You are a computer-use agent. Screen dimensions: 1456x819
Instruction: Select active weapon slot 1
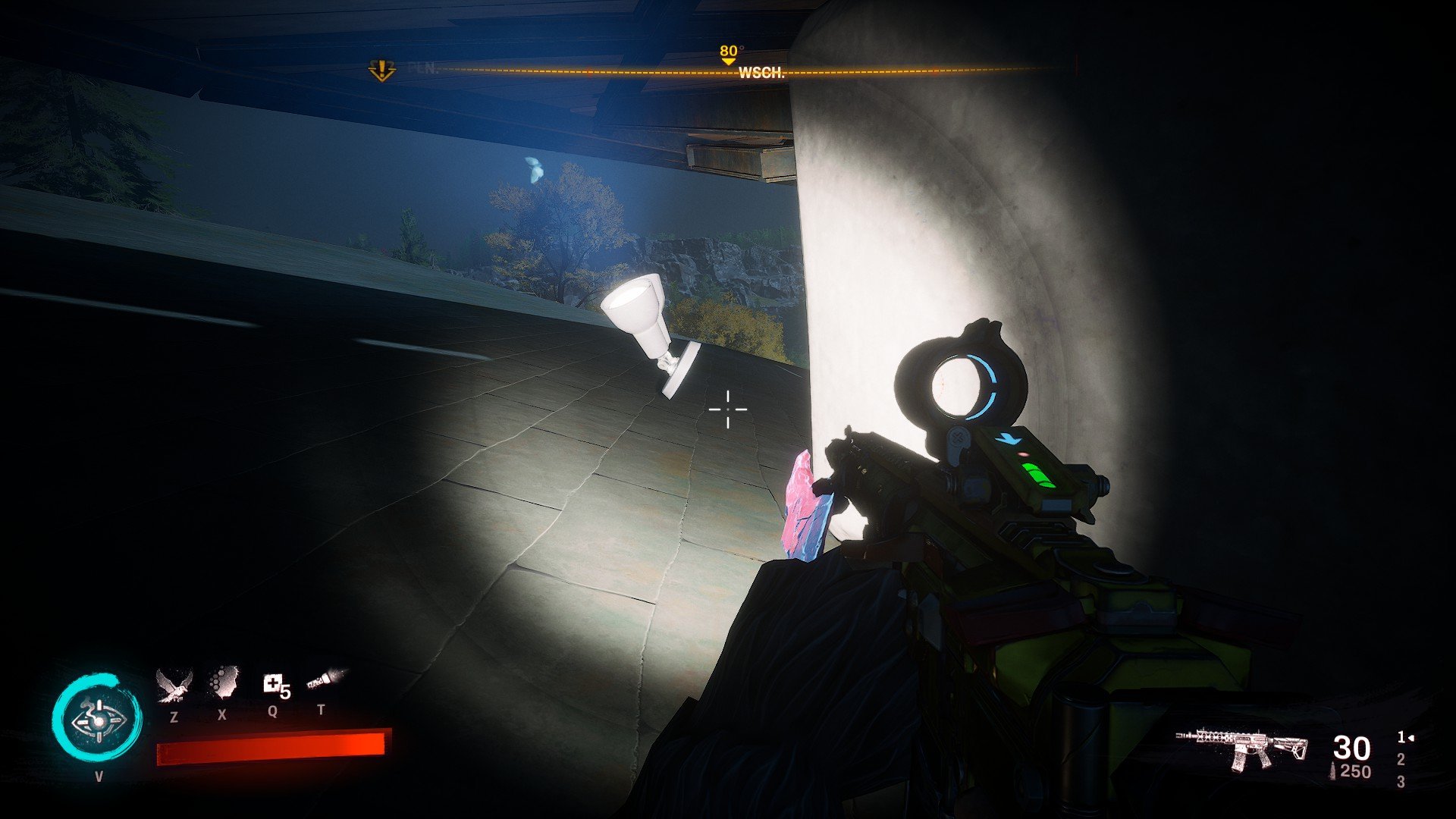click(x=1402, y=736)
